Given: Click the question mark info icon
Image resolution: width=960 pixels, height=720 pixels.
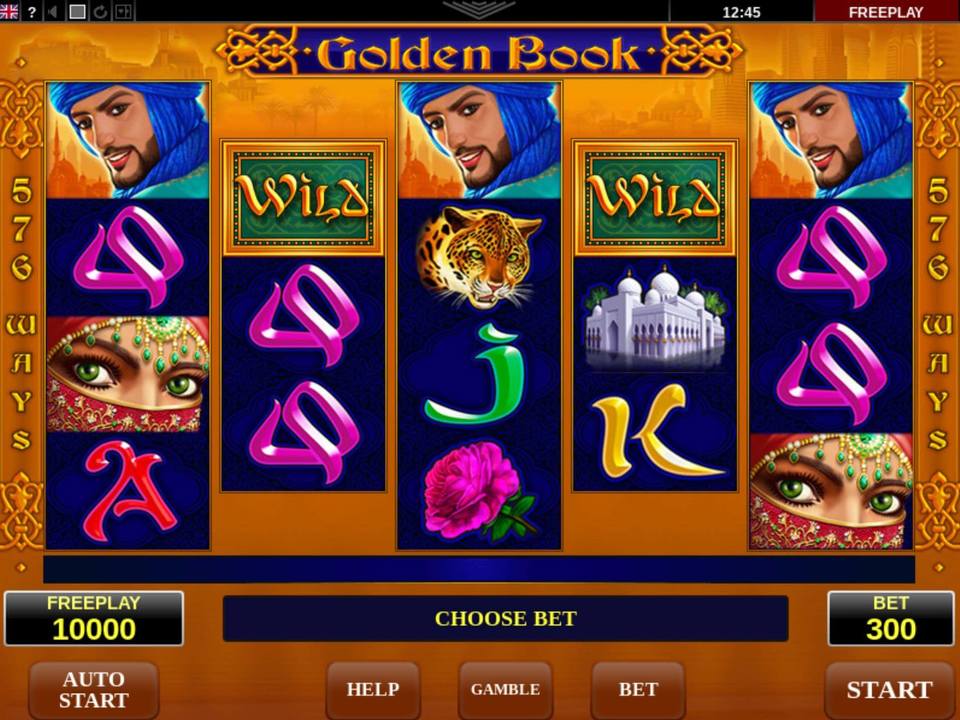Looking at the screenshot, I should click(32, 12).
